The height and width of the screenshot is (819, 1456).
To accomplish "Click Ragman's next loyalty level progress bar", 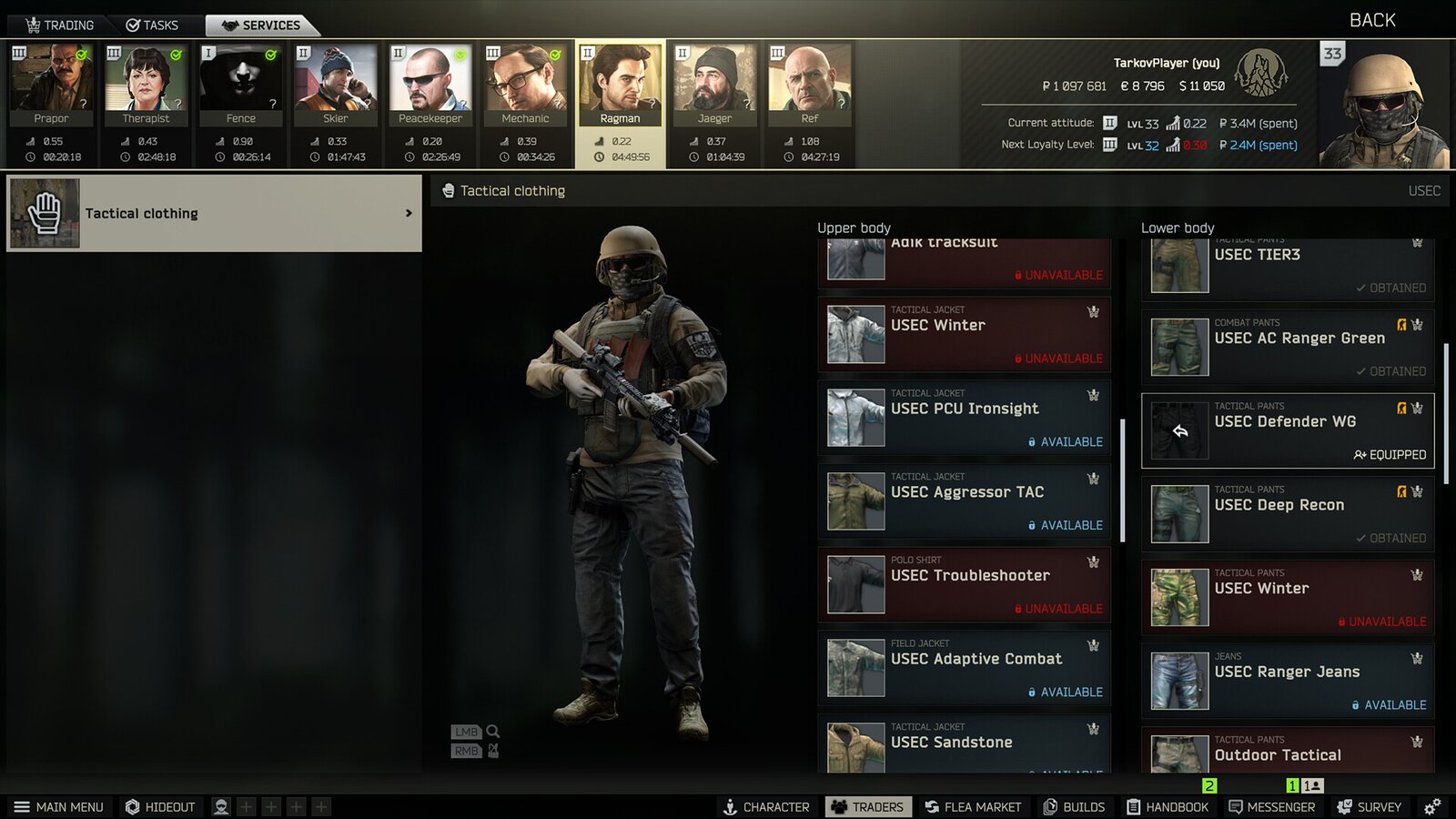I will tap(1175, 143).
